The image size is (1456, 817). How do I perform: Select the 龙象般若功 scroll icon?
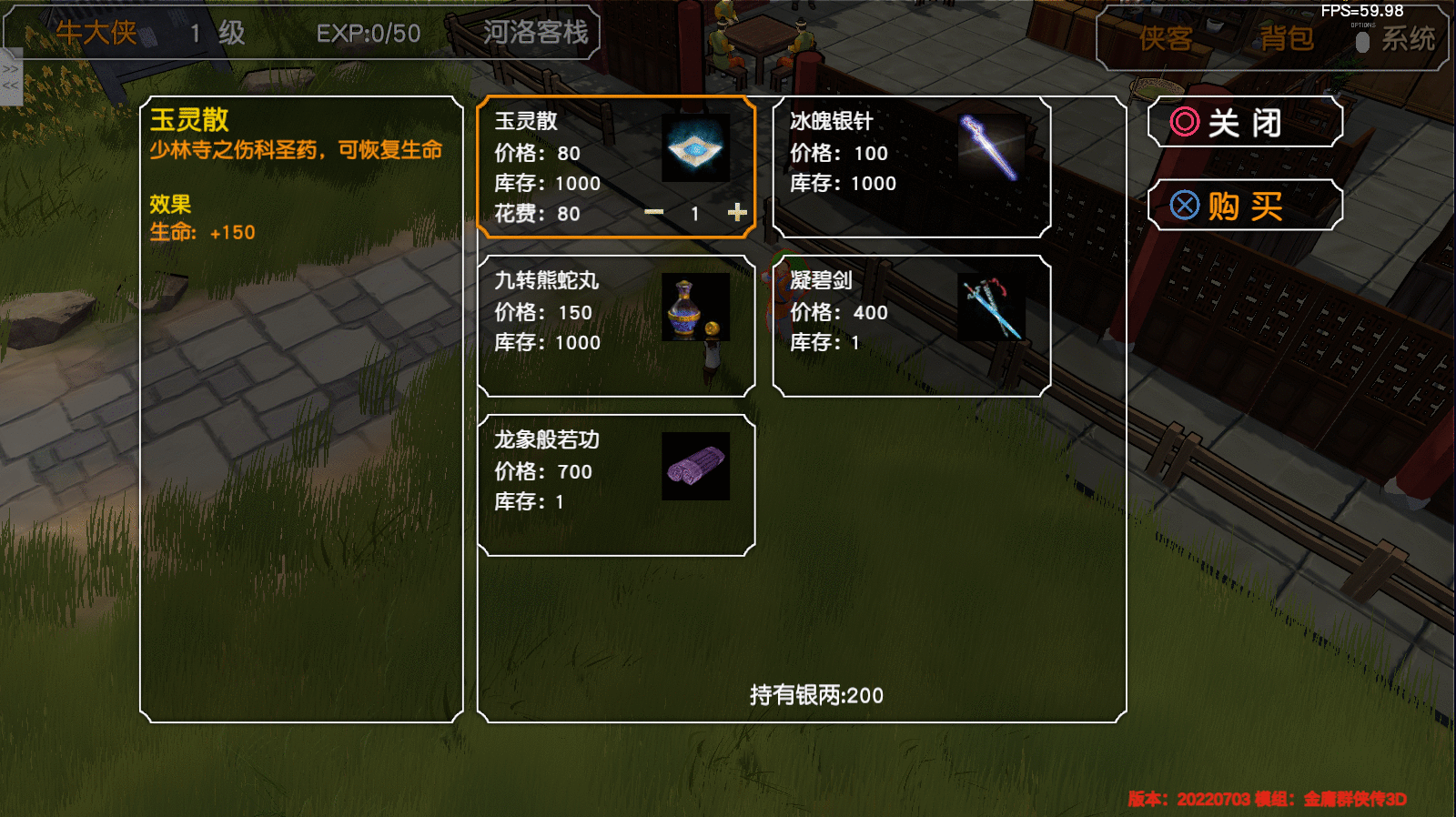697,466
